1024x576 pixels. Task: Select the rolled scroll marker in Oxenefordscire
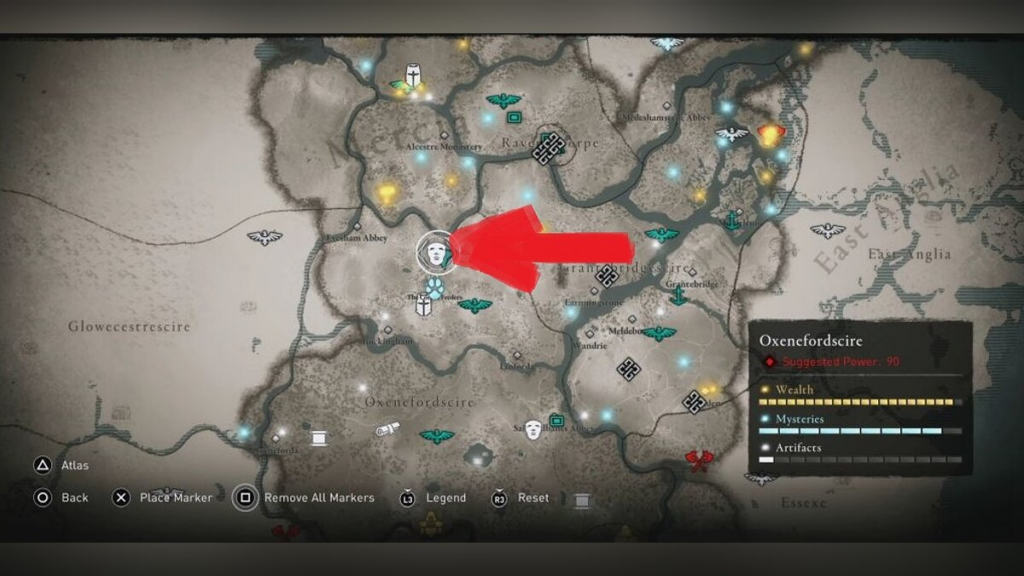tap(388, 429)
